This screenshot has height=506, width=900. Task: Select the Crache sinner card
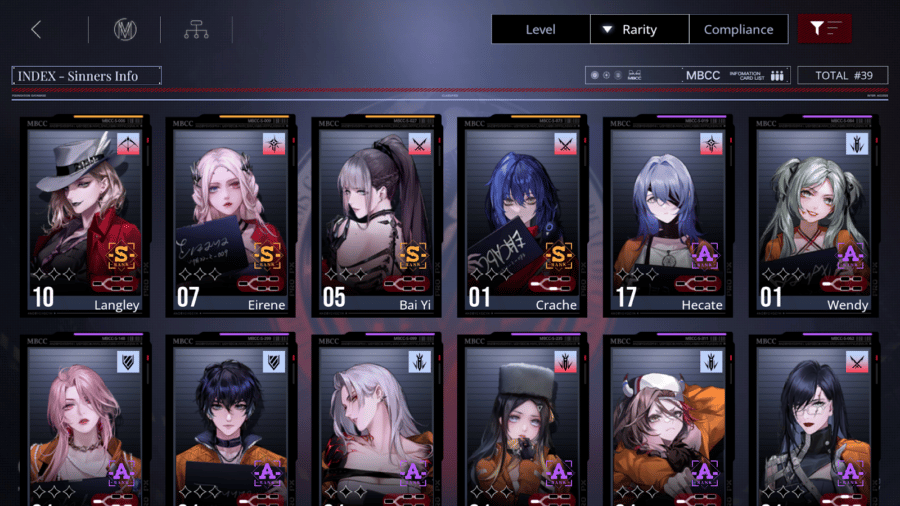click(x=524, y=215)
